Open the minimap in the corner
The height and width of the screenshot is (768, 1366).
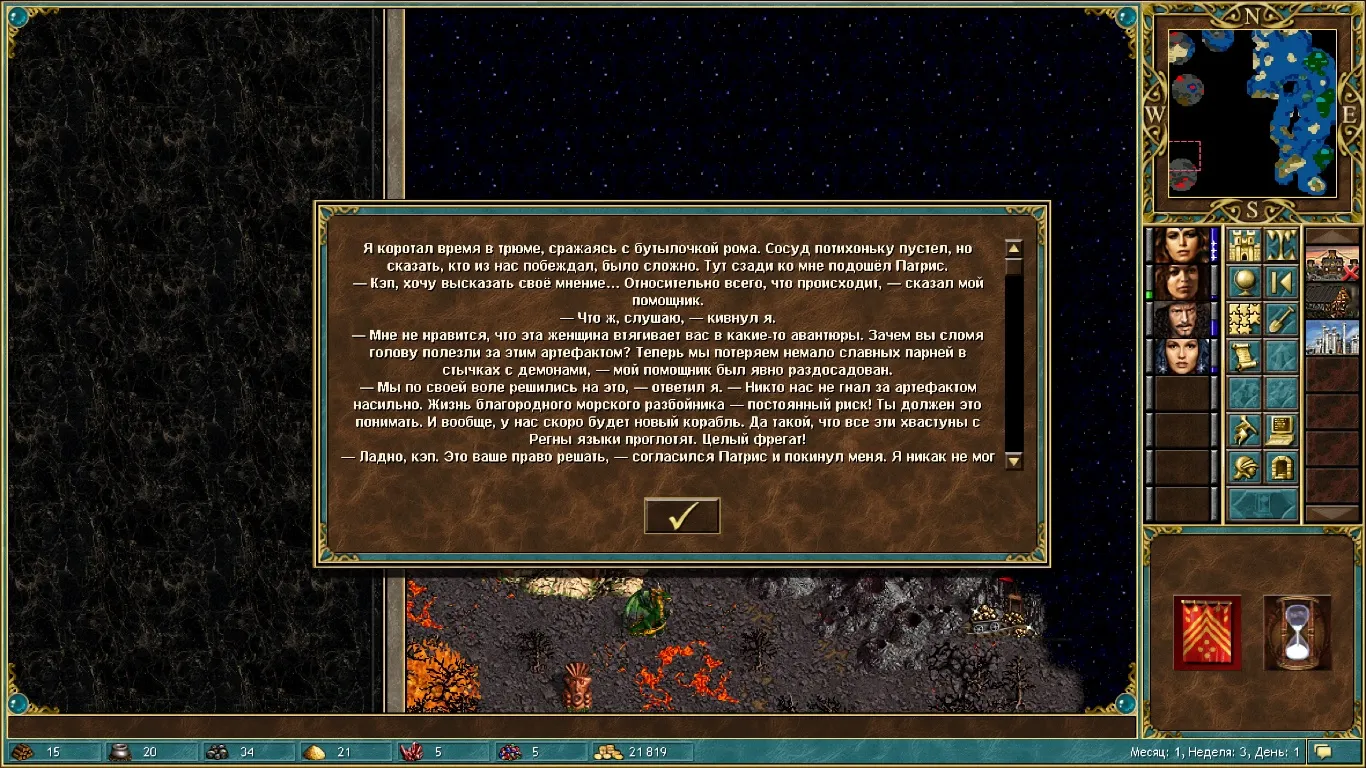pos(1252,110)
